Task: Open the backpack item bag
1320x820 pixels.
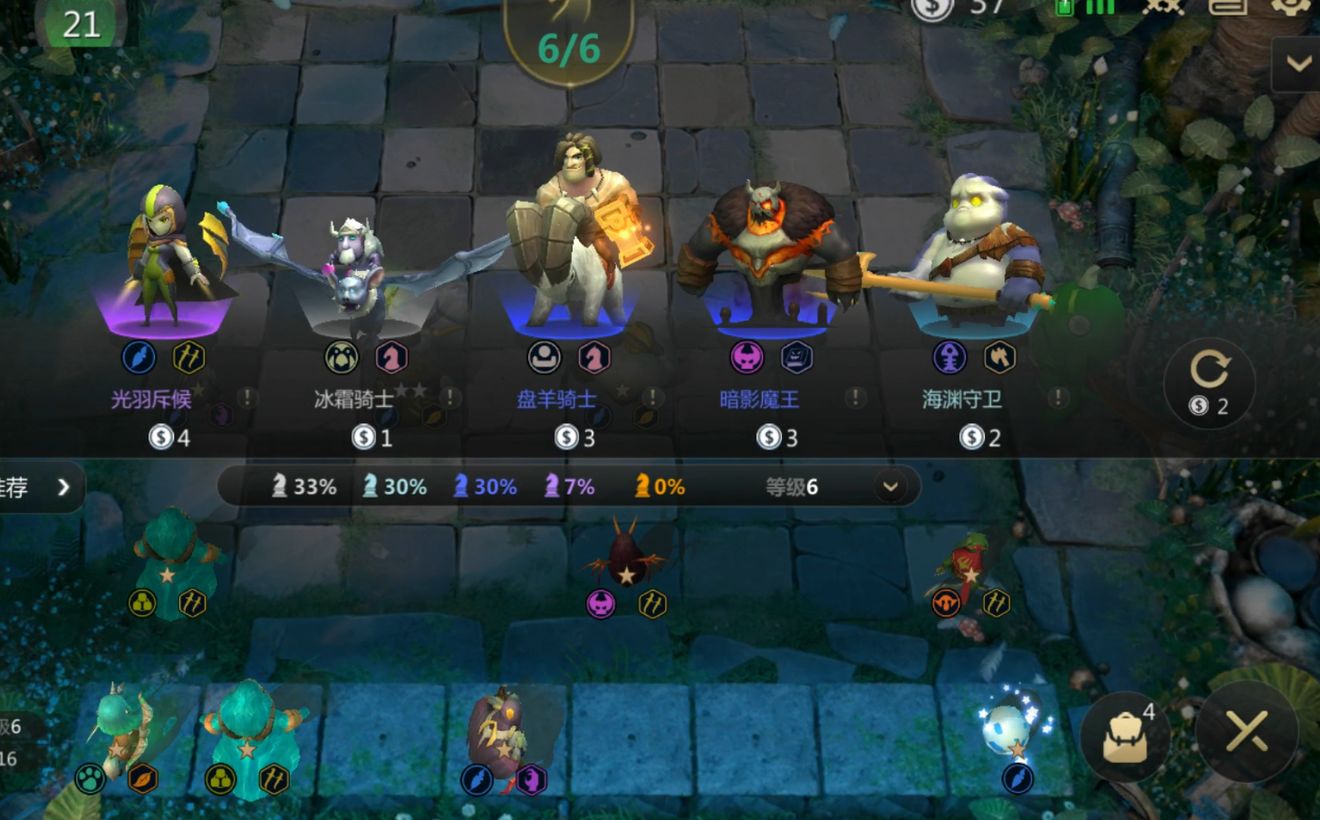Action: (x=1125, y=736)
